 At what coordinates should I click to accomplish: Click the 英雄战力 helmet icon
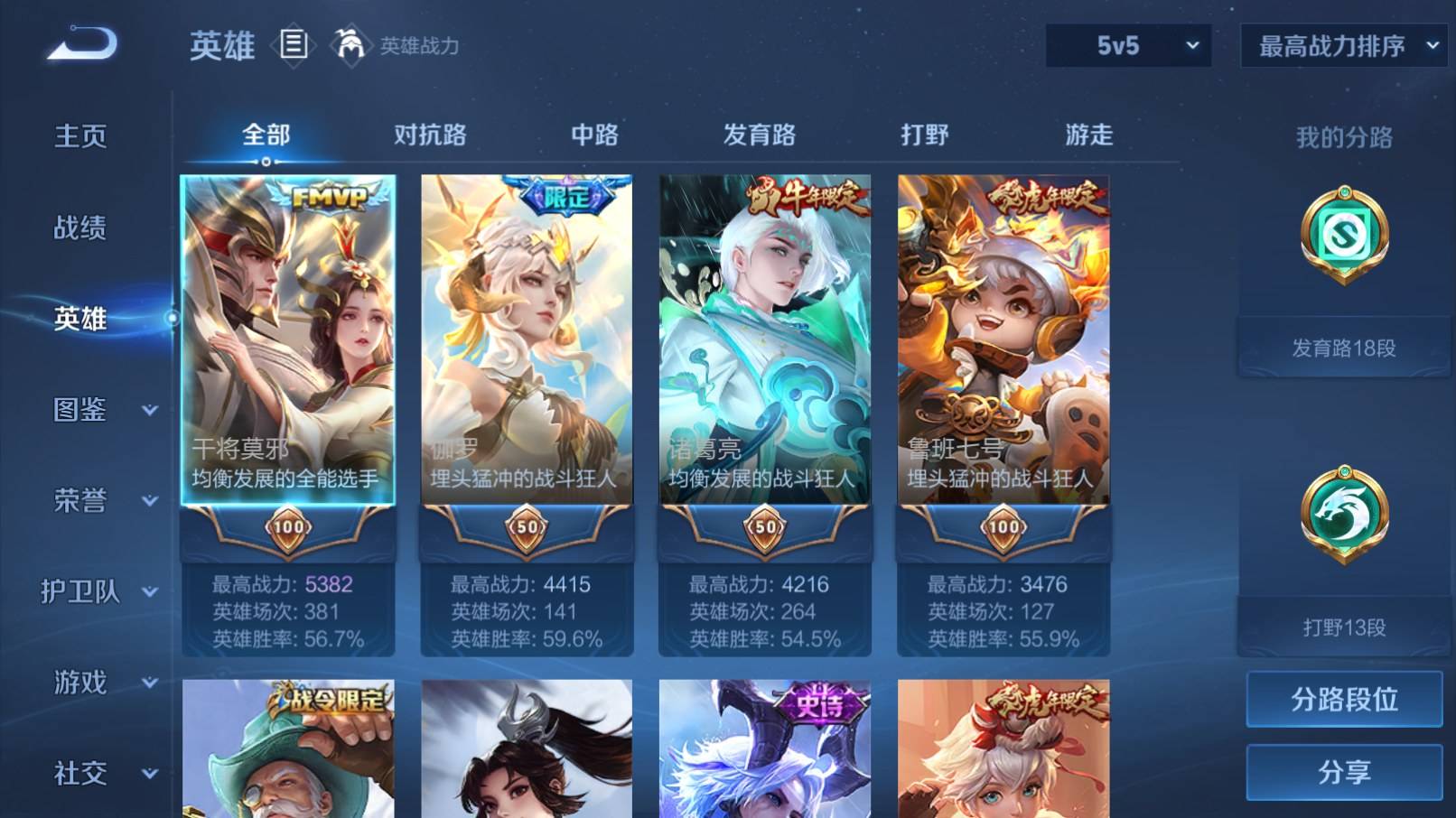pos(351,44)
